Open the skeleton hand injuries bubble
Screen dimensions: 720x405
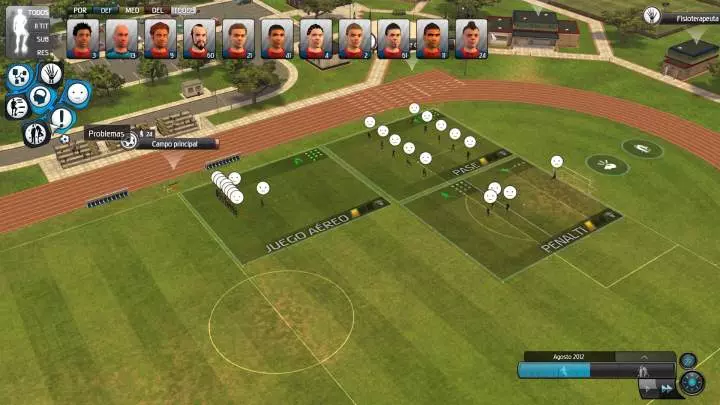point(50,72)
